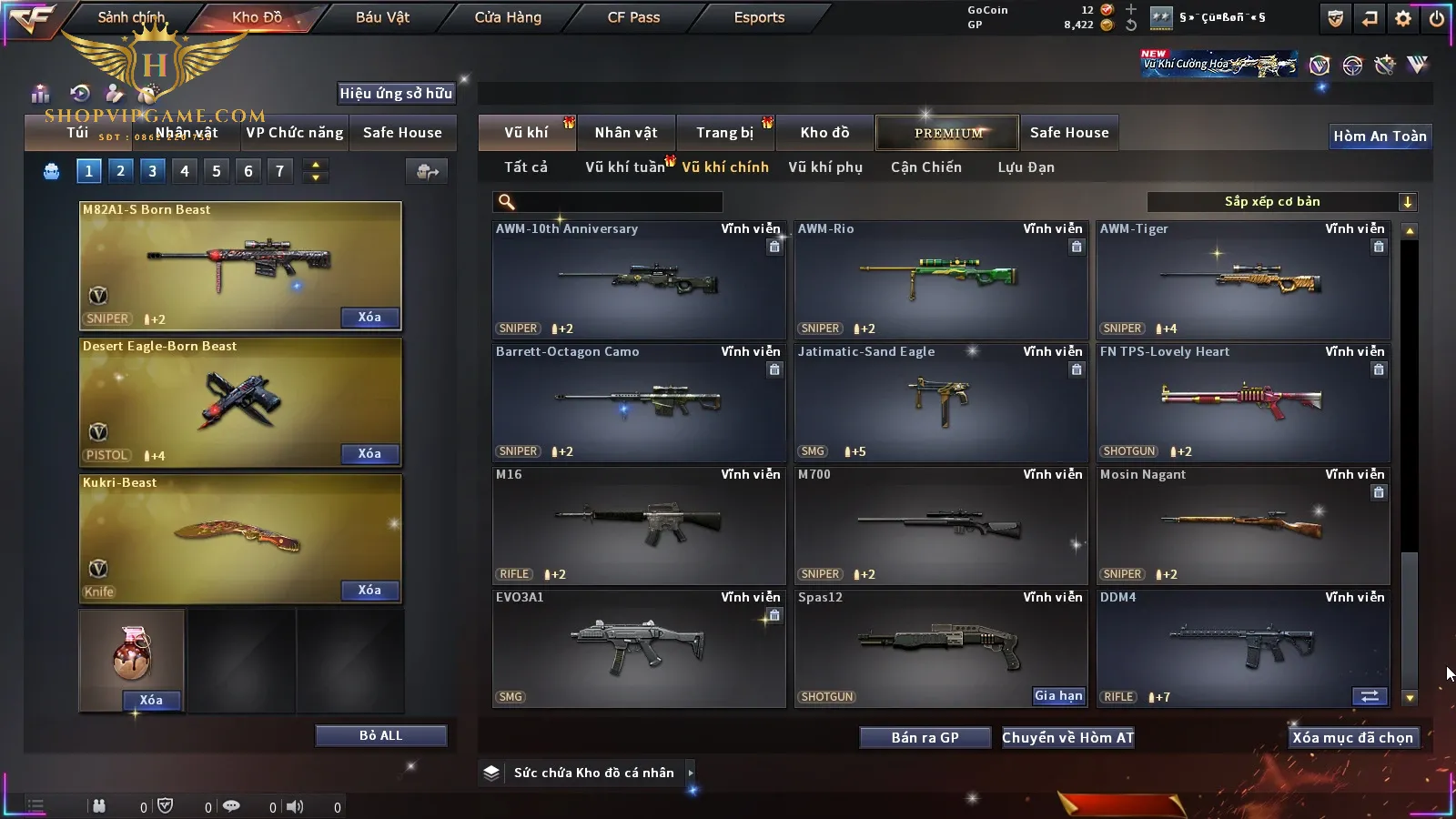Click the Bỏ ALL button
This screenshot has width=1456, height=819.
pyautogui.click(x=380, y=735)
